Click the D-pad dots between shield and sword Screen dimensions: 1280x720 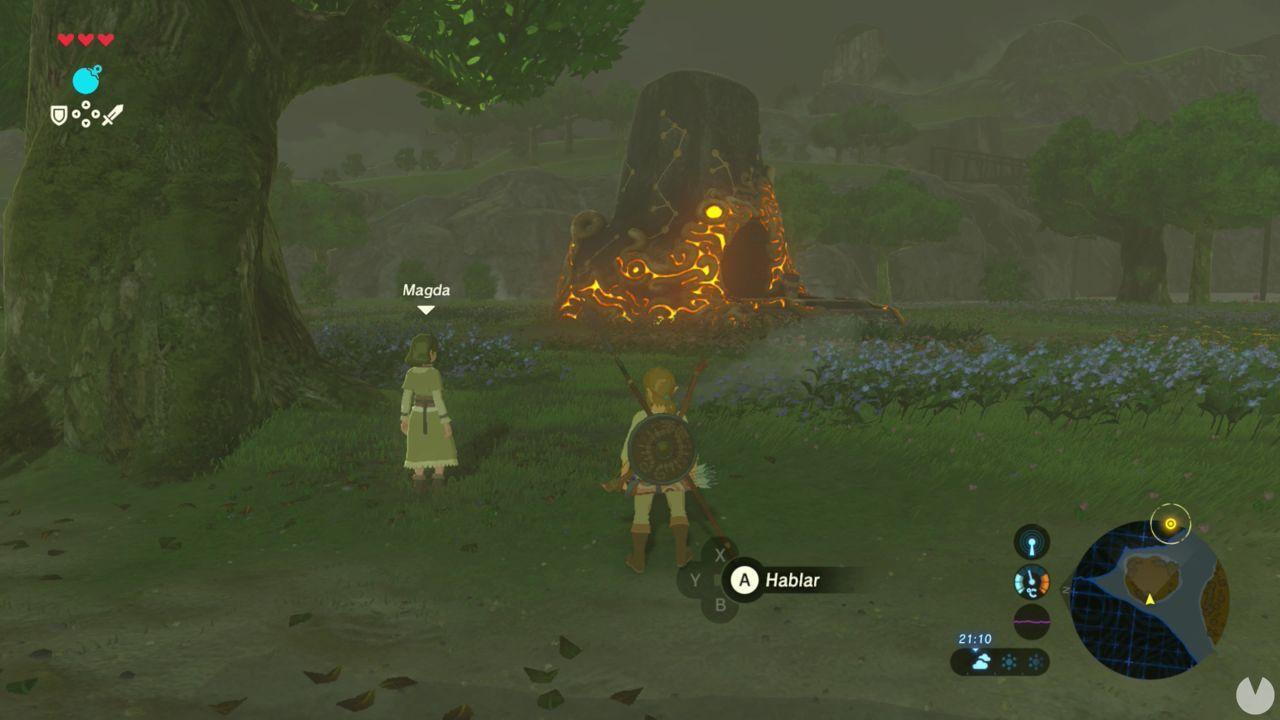[x=86, y=113]
